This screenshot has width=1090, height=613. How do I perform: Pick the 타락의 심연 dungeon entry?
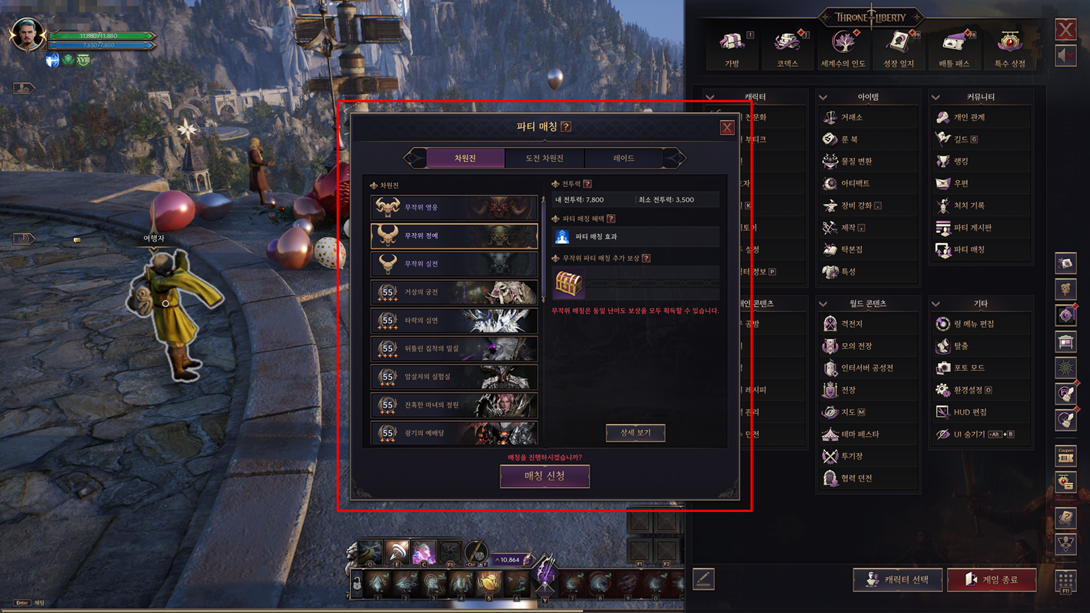pos(454,320)
